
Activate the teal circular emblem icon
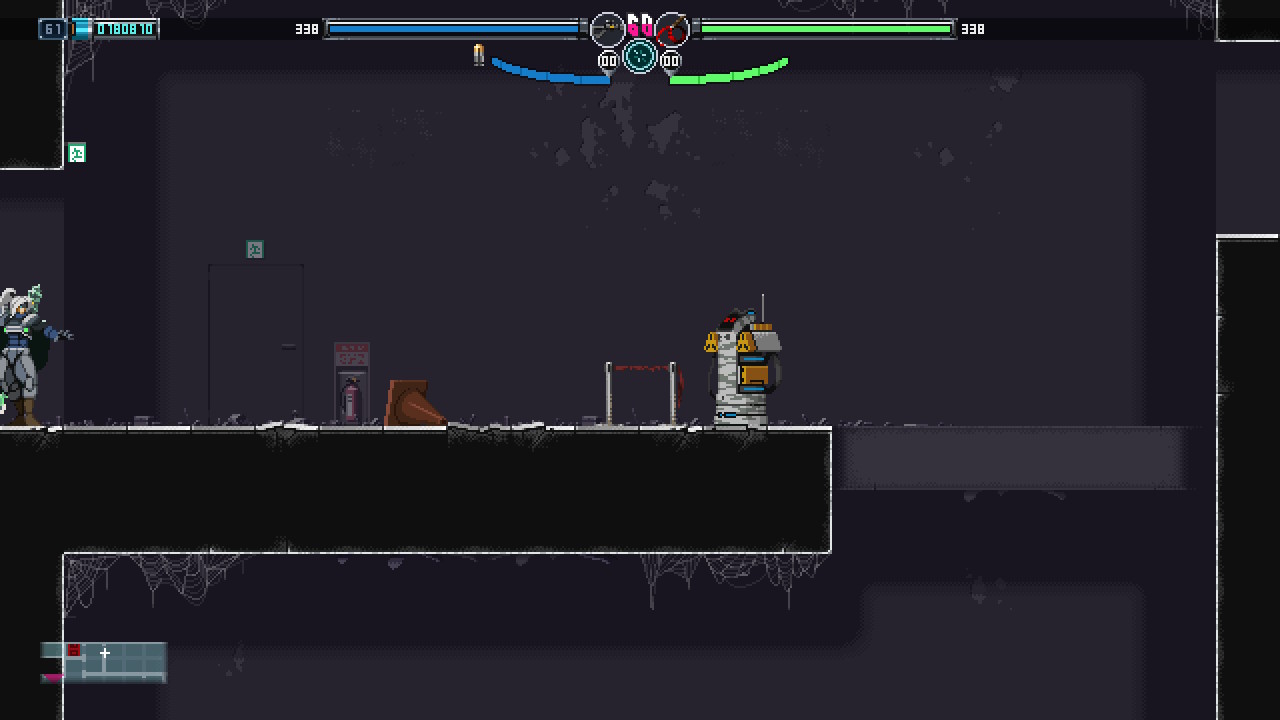click(x=640, y=57)
